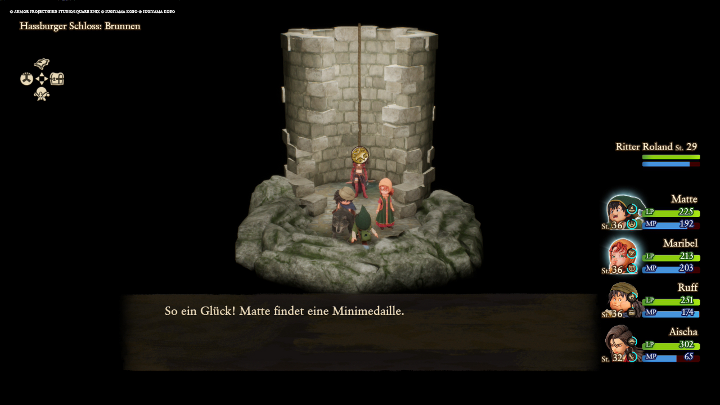The height and width of the screenshot is (405, 720).
Task: Select Aischa's party portrait
Action: [x=620, y=344]
